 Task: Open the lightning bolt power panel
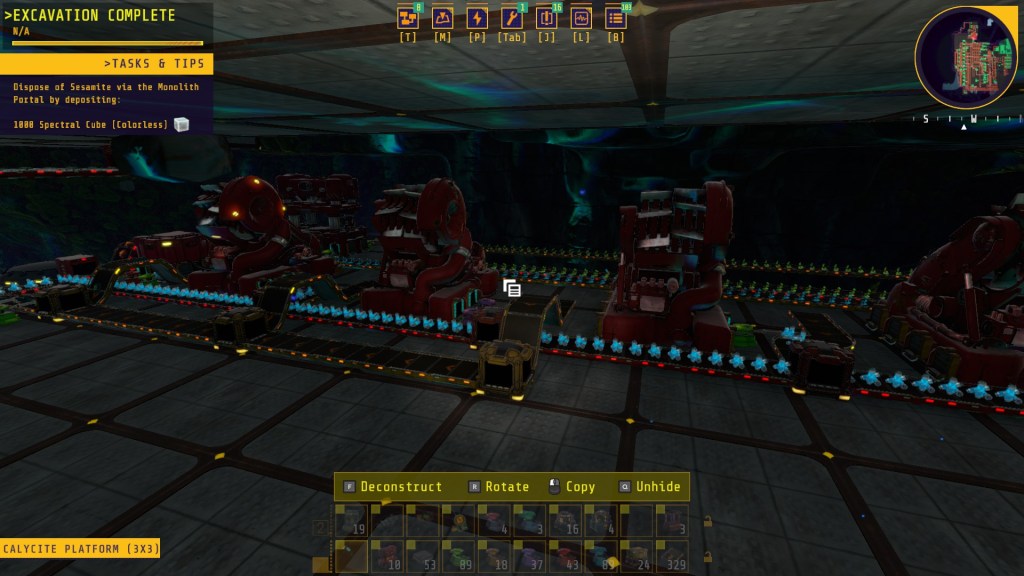click(477, 18)
